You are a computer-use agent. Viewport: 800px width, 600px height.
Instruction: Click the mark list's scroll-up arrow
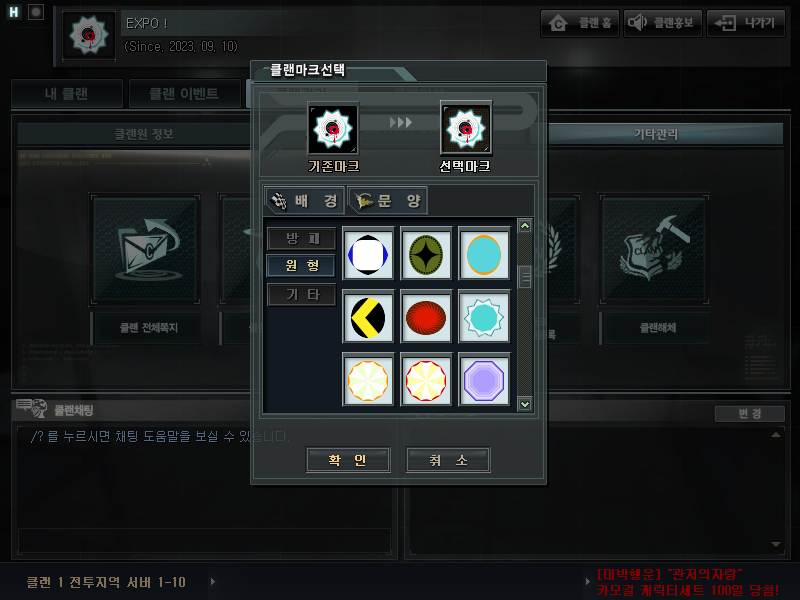coord(525,226)
